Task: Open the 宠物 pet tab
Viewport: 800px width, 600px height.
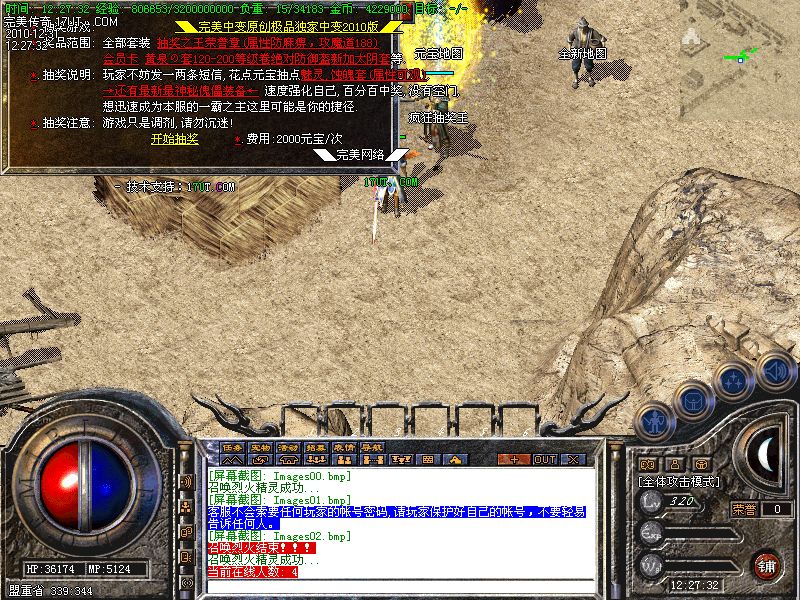Action: 260,447
